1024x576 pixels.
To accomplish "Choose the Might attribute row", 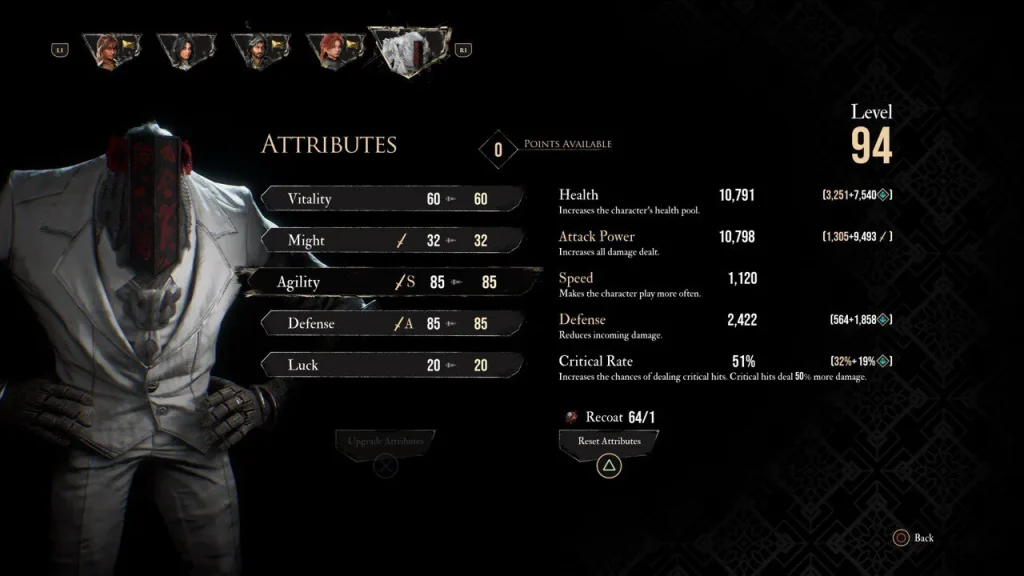I will tap(392, 241).
